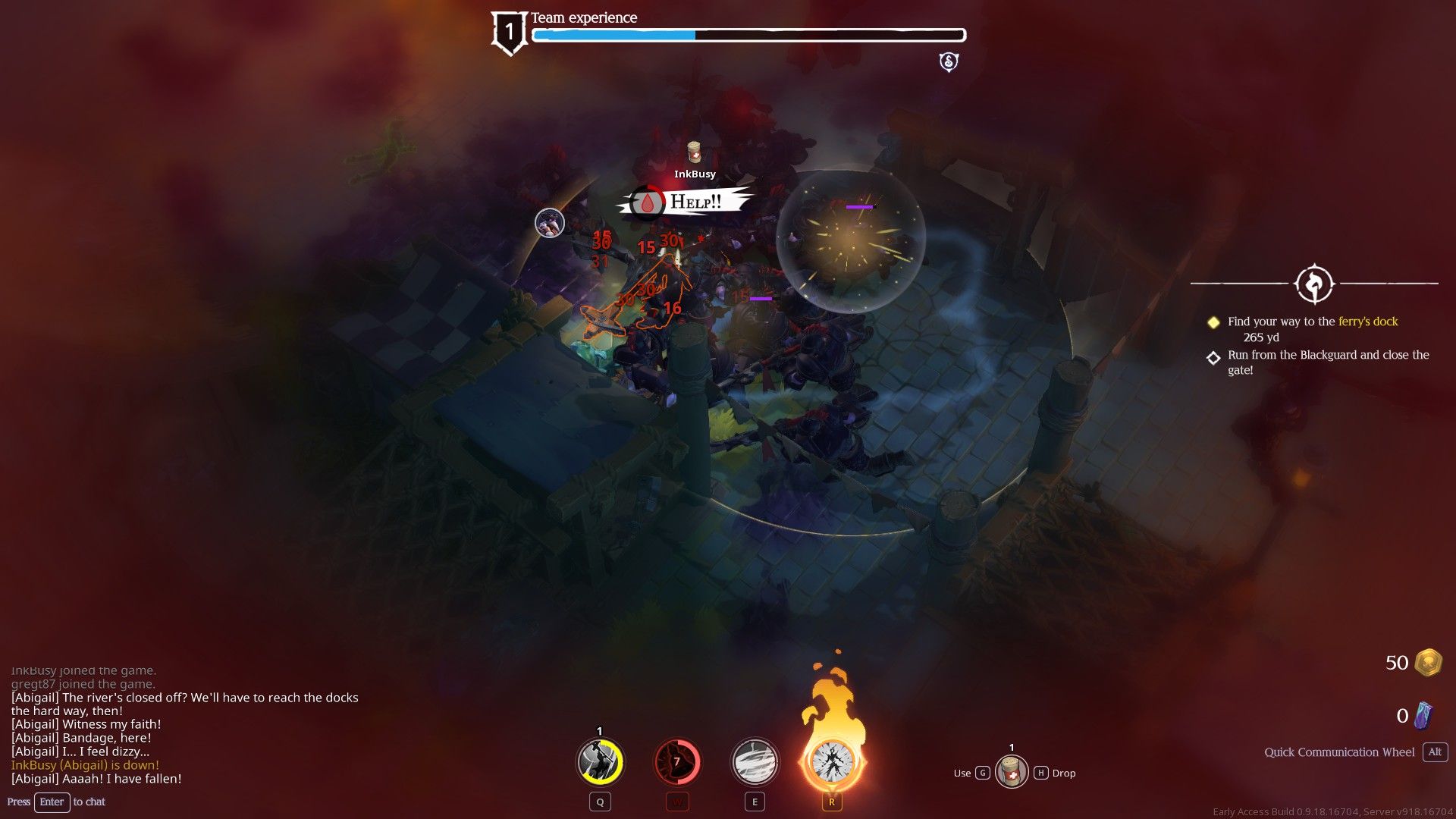Open the Quick Communication Wheel
1456x819 pixels.
pyautogui.click(x=1338, y=752)
